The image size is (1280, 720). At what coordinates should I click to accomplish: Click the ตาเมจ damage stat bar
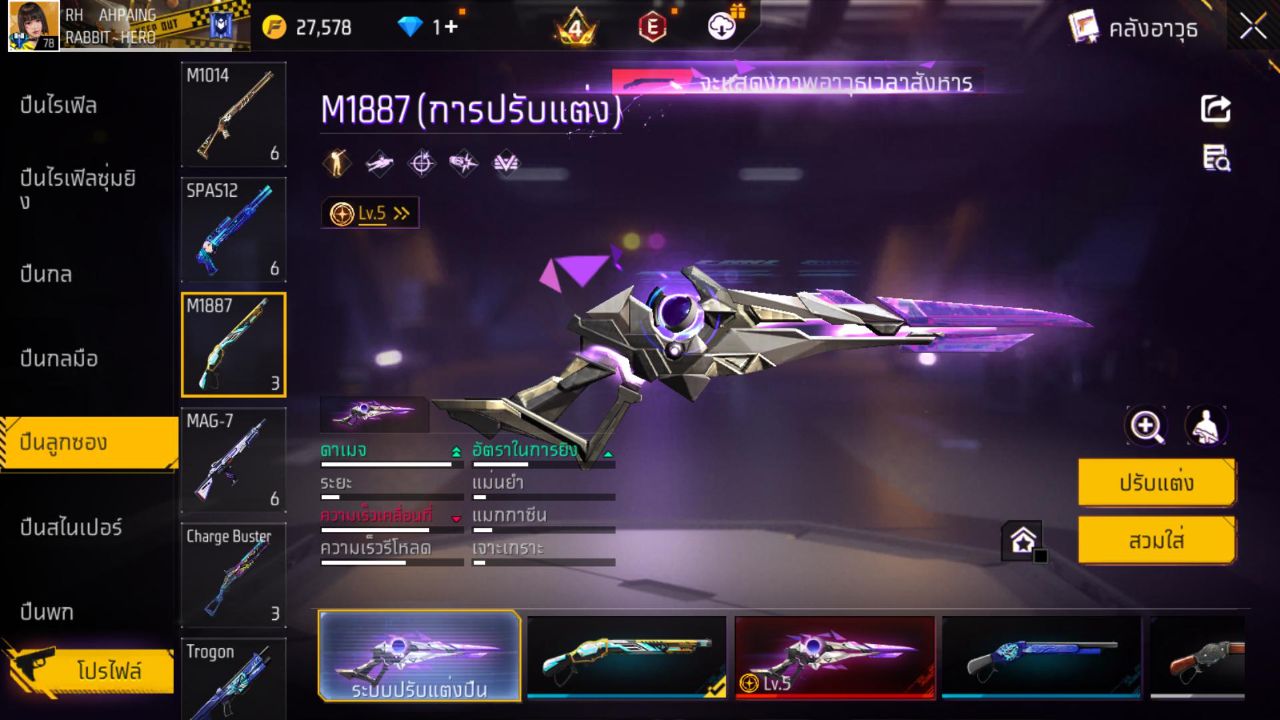pyautogui.click(x=390, y=462)
